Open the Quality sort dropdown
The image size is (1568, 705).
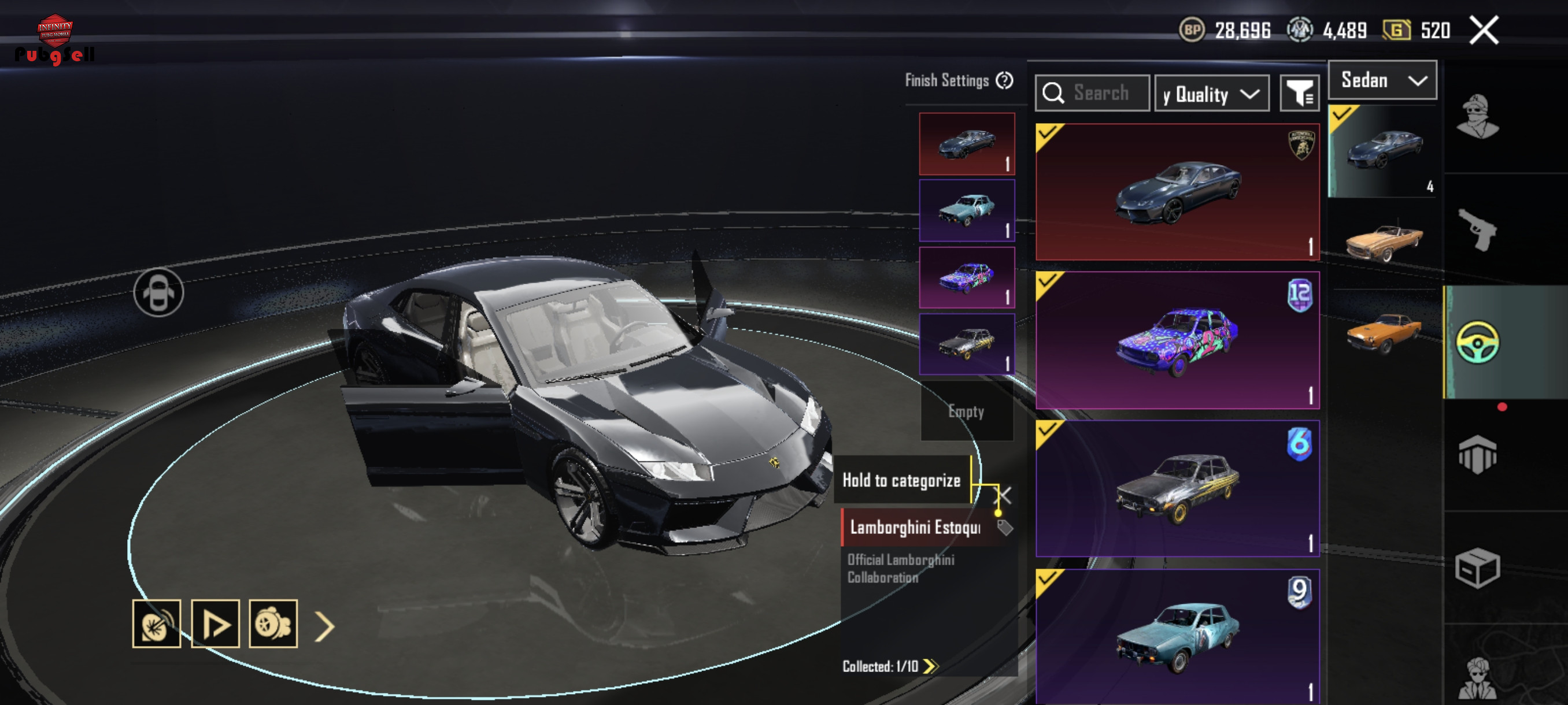1211,94
